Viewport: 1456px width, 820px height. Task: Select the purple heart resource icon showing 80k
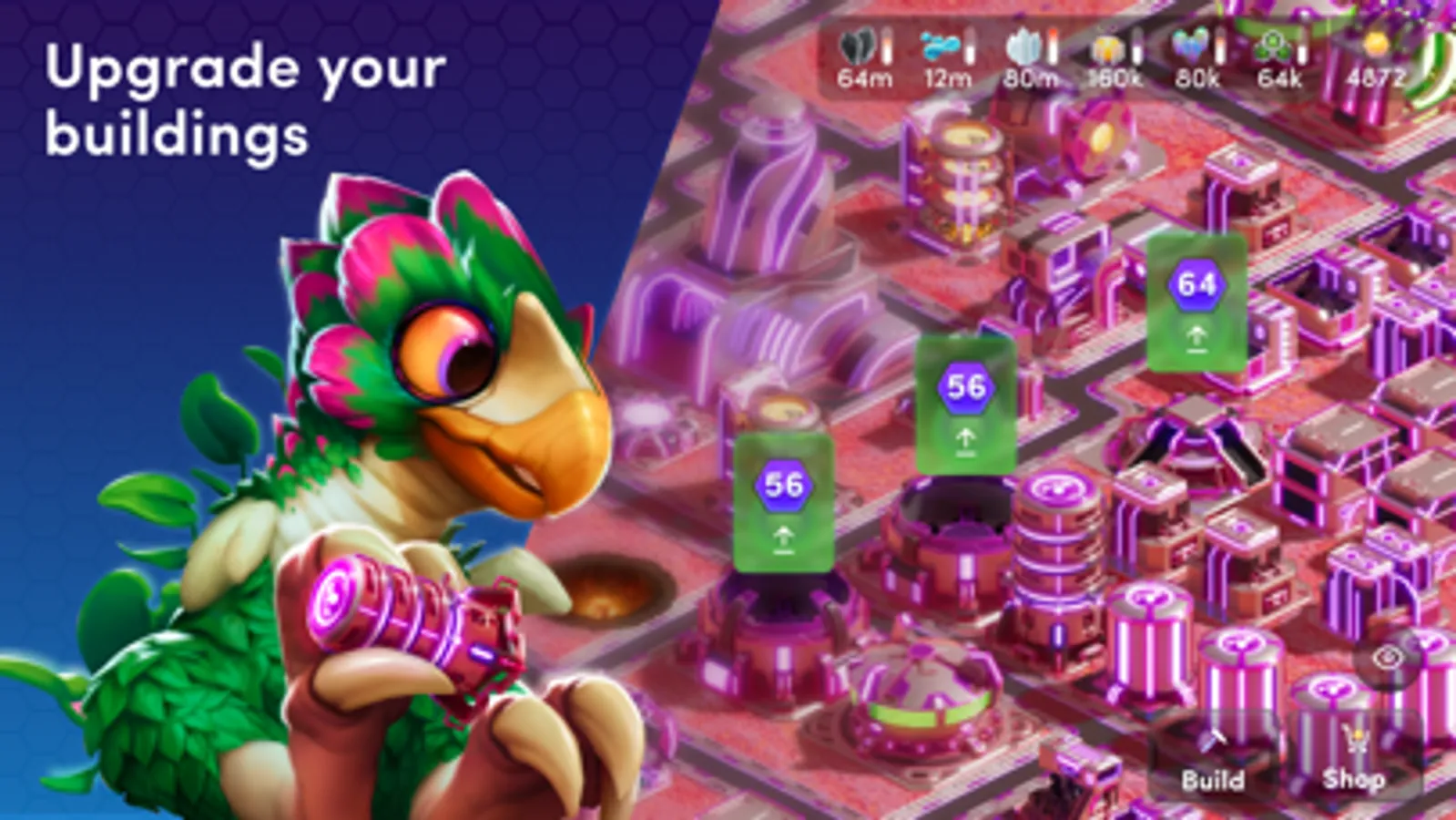[x=1192, y=45]
